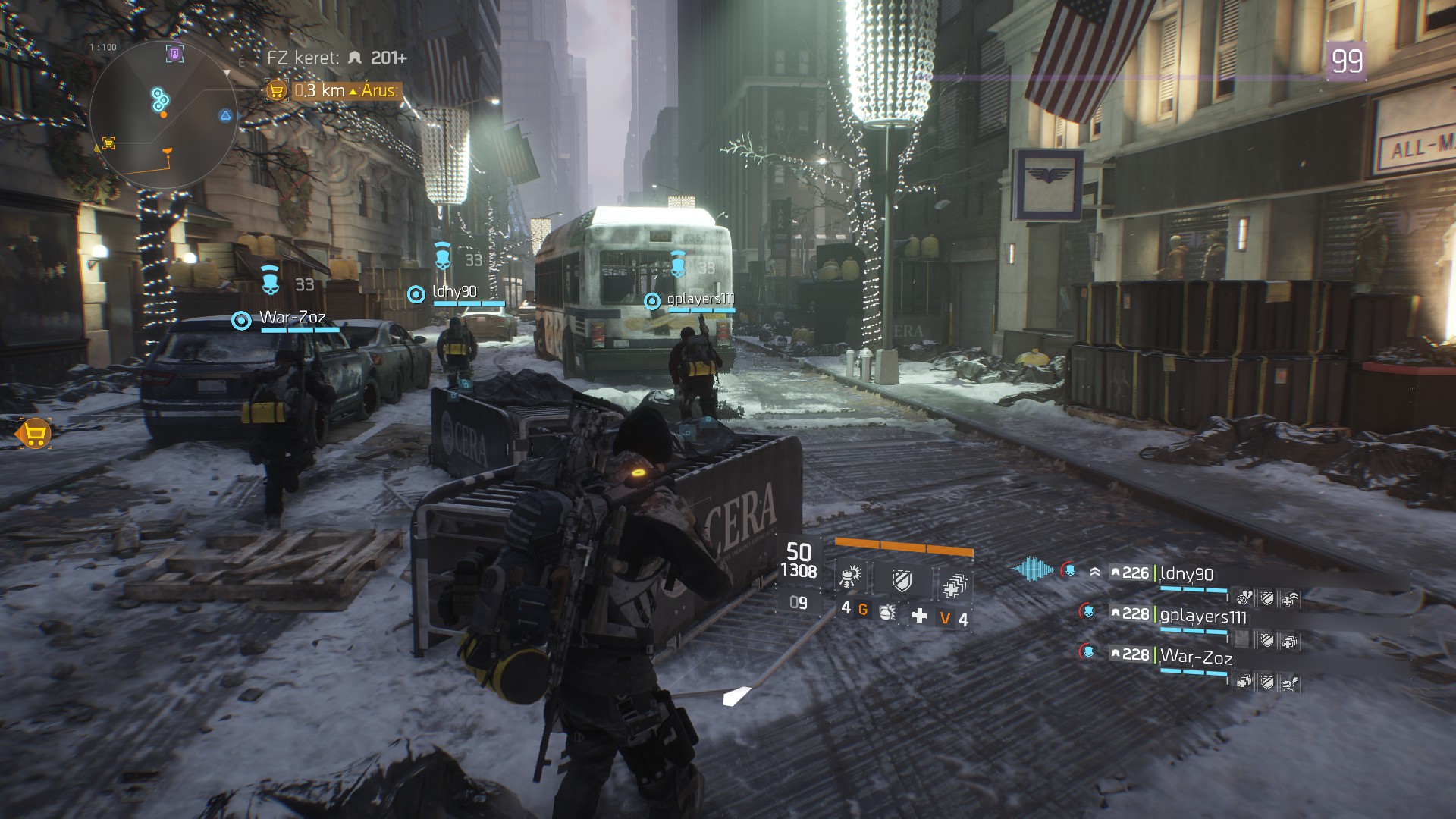1456x819 pixels.
Task: Select the grenade icon
Action: click(x=886, y=612)
